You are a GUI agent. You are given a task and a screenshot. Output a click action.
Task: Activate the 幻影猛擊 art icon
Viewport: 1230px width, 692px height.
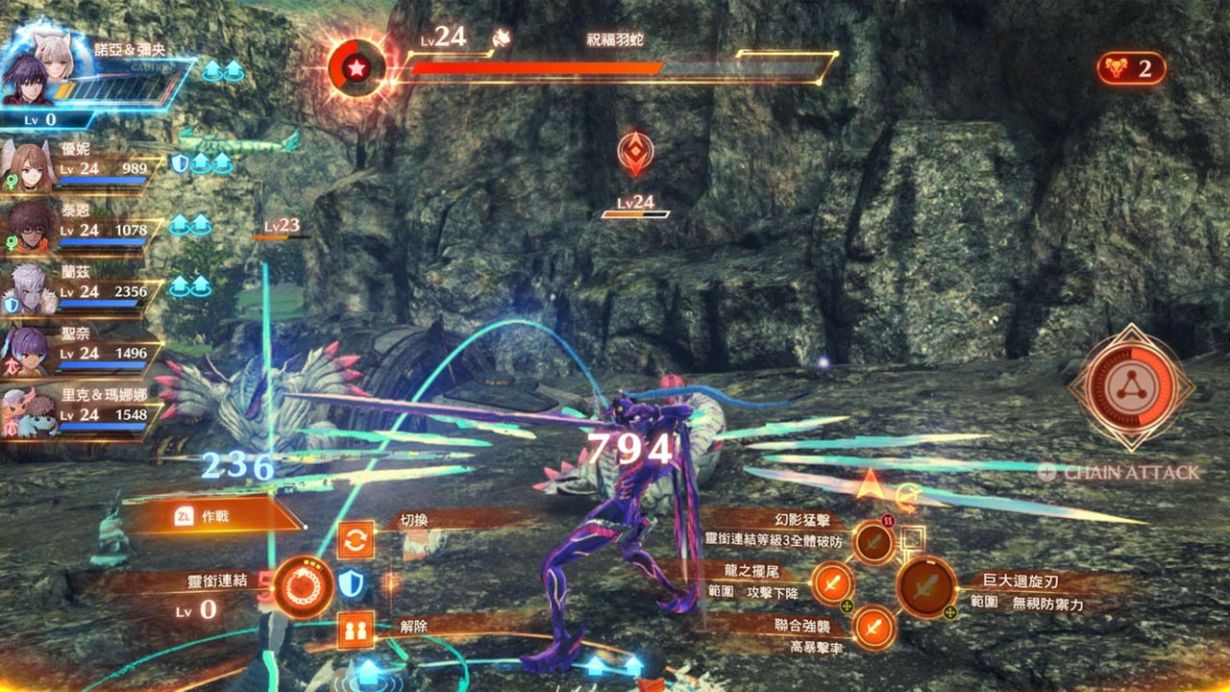(874, 543)
